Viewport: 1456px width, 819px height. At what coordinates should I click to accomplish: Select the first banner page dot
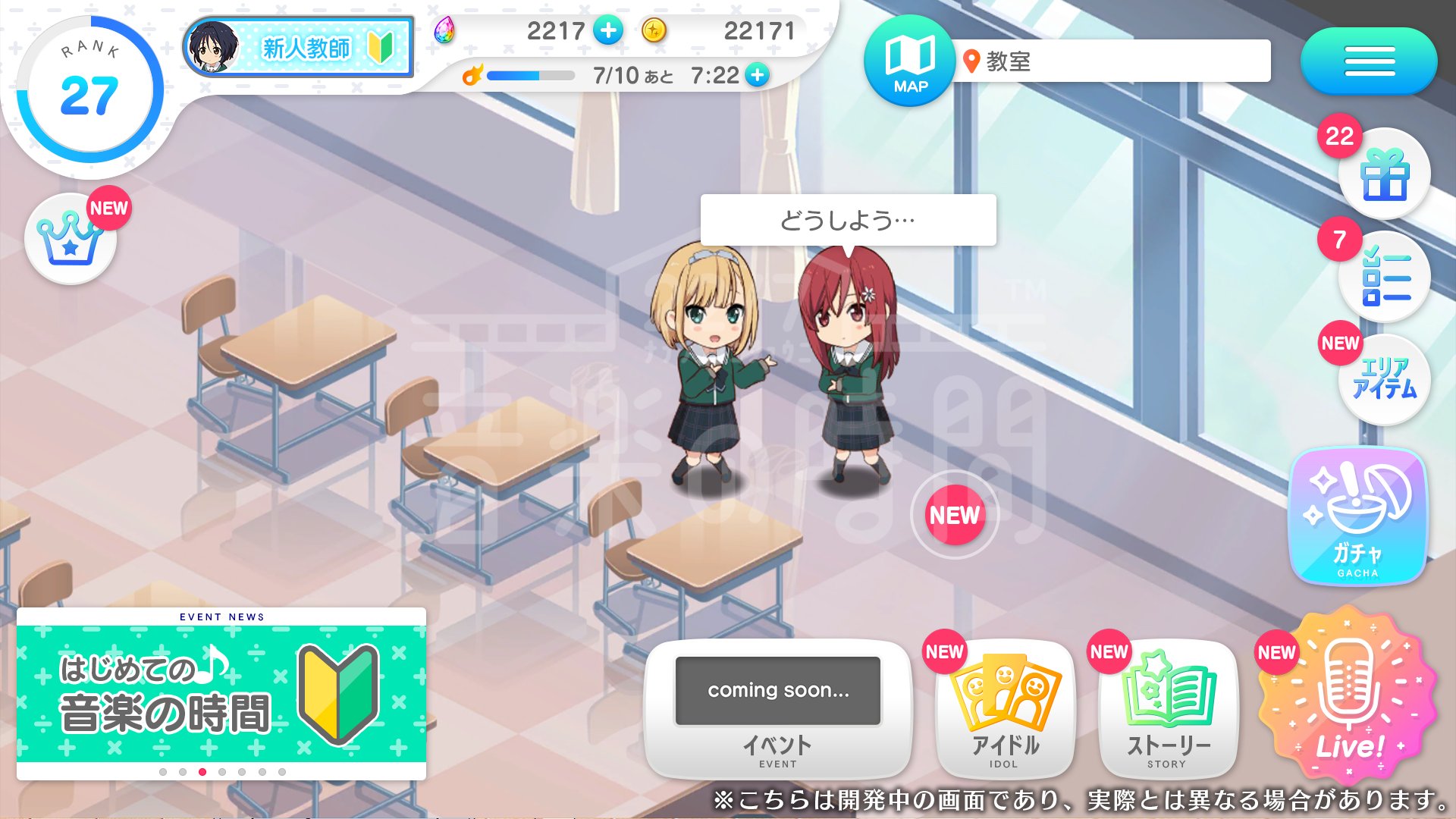(163, 772)
